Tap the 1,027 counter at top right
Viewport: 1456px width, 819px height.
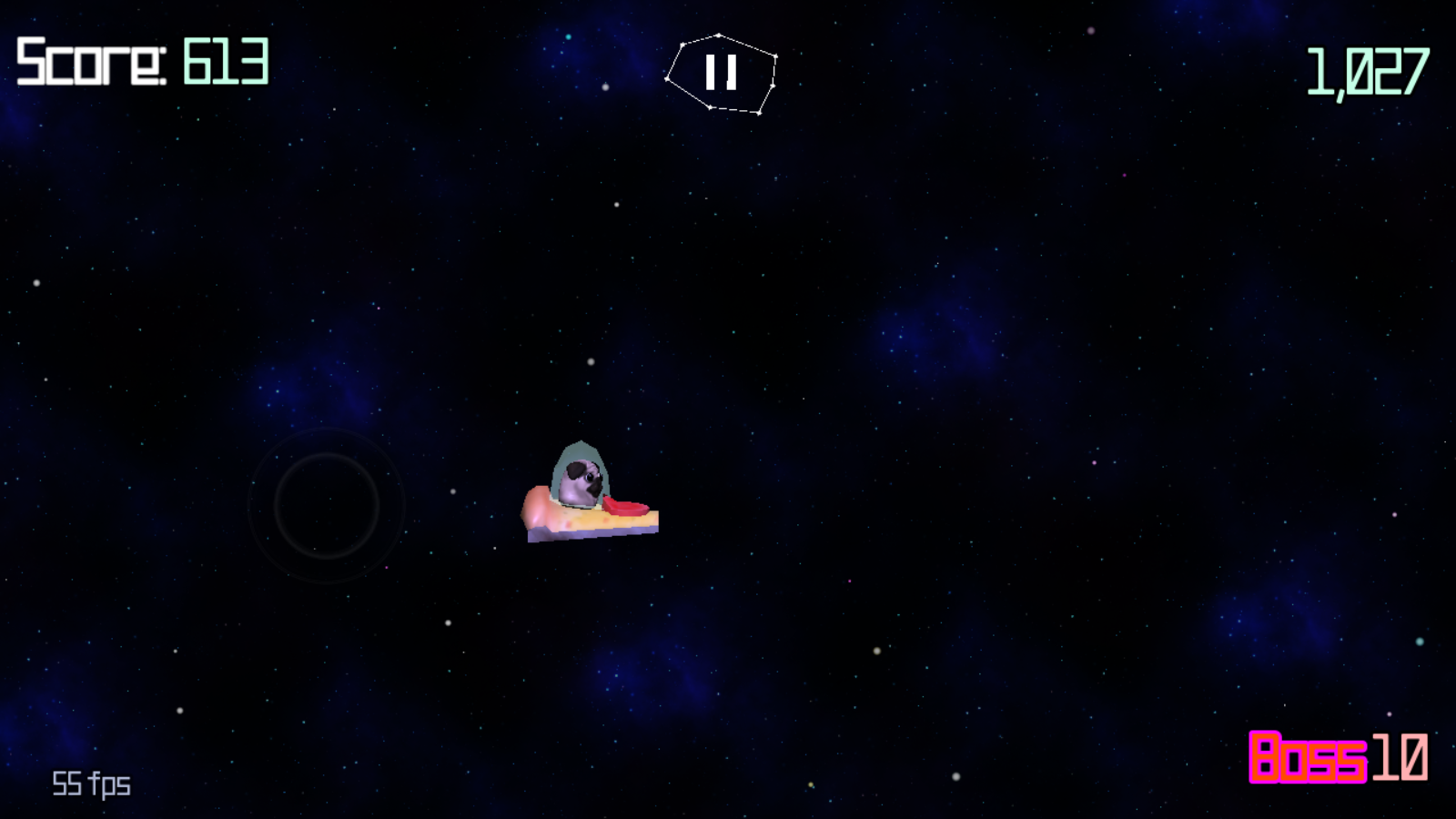(1368, 68)
